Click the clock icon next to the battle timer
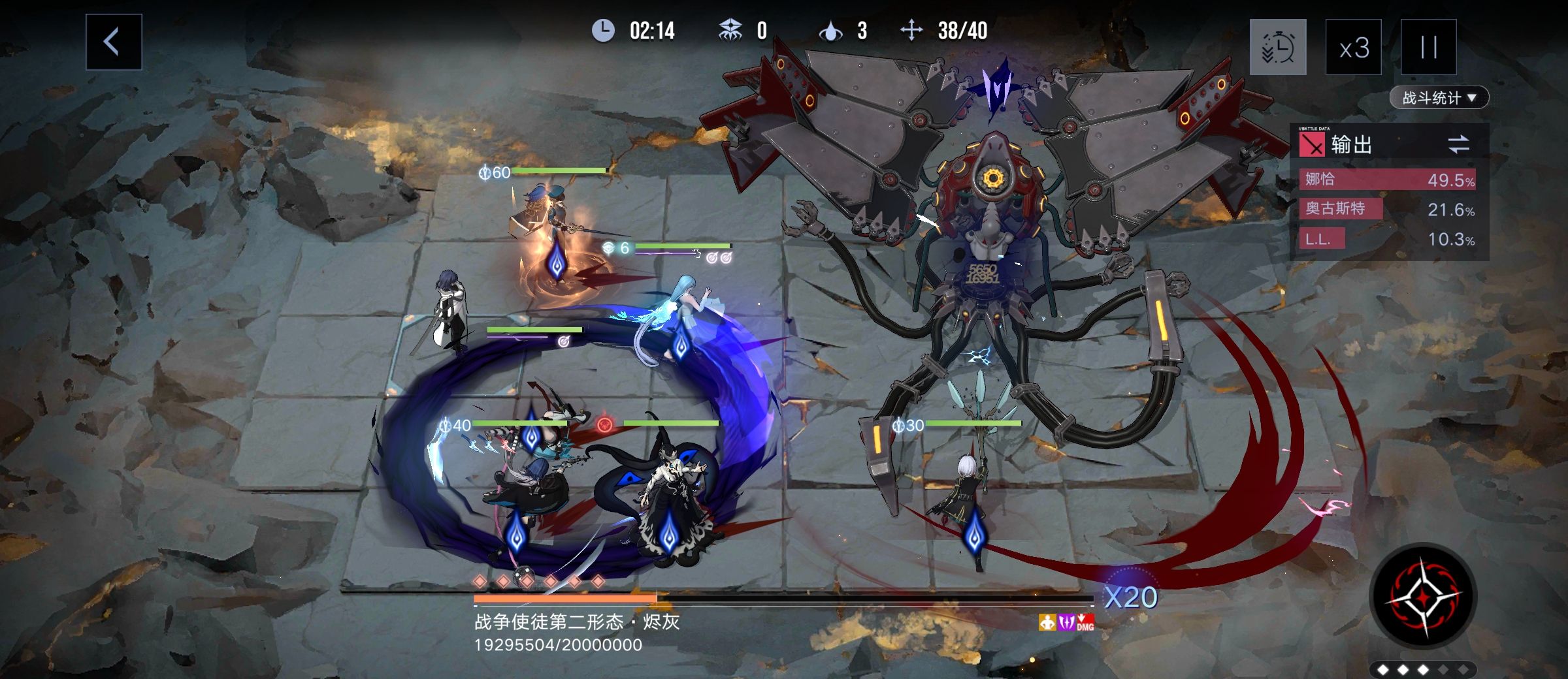Viewport: 1568px width, 679px height. point(602,30)
